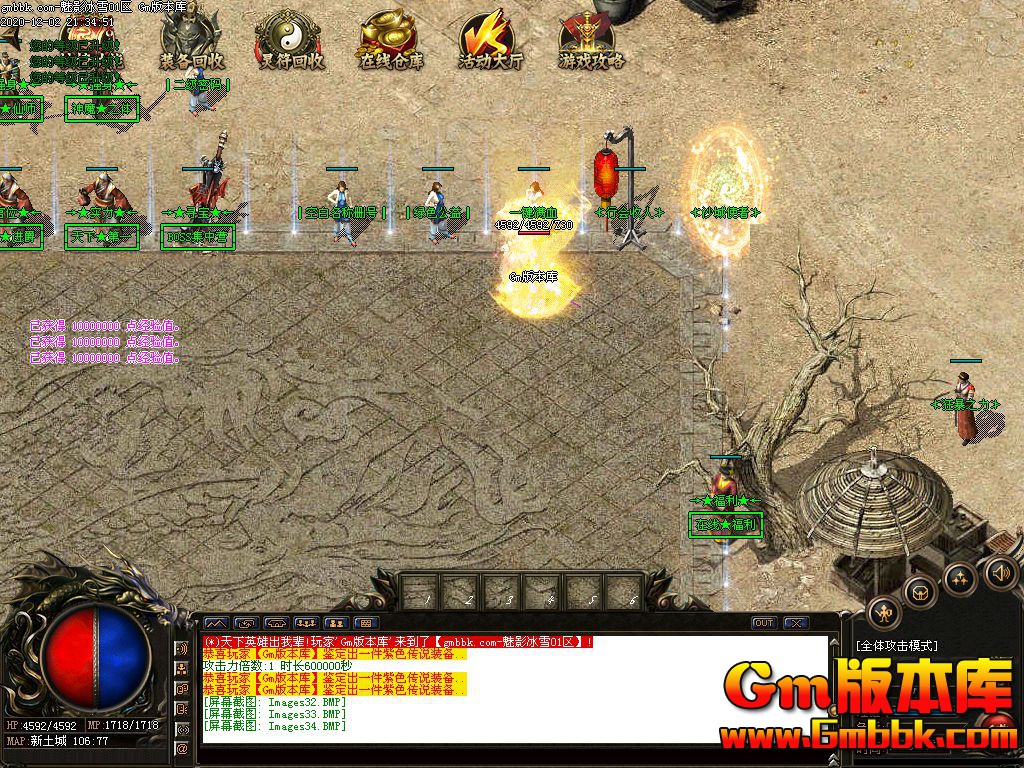The width and height of the screenshot is (1024, 768).
Task: Open the 活动大厅 VS activity hall
Action: click(490, 40)
